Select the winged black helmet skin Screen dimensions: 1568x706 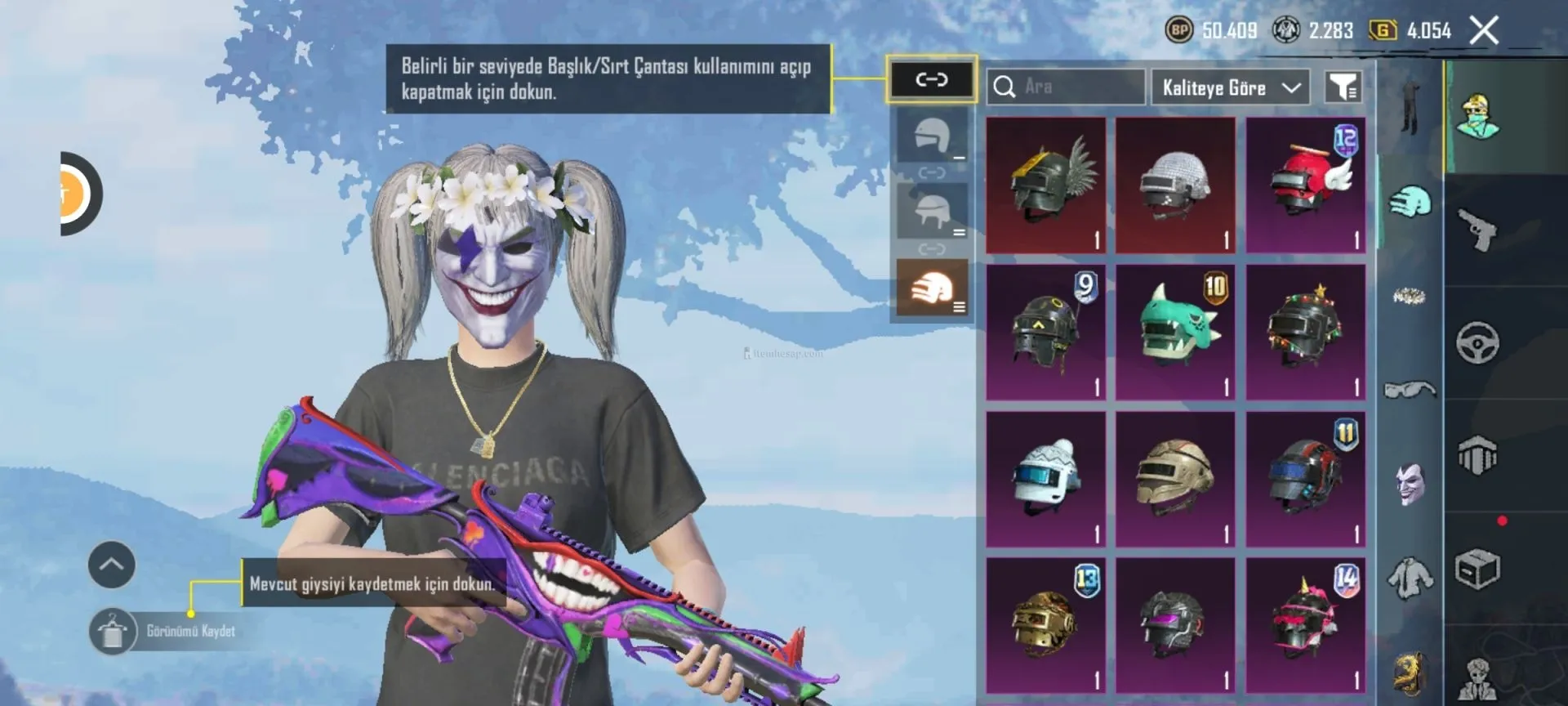point(1045,185)
